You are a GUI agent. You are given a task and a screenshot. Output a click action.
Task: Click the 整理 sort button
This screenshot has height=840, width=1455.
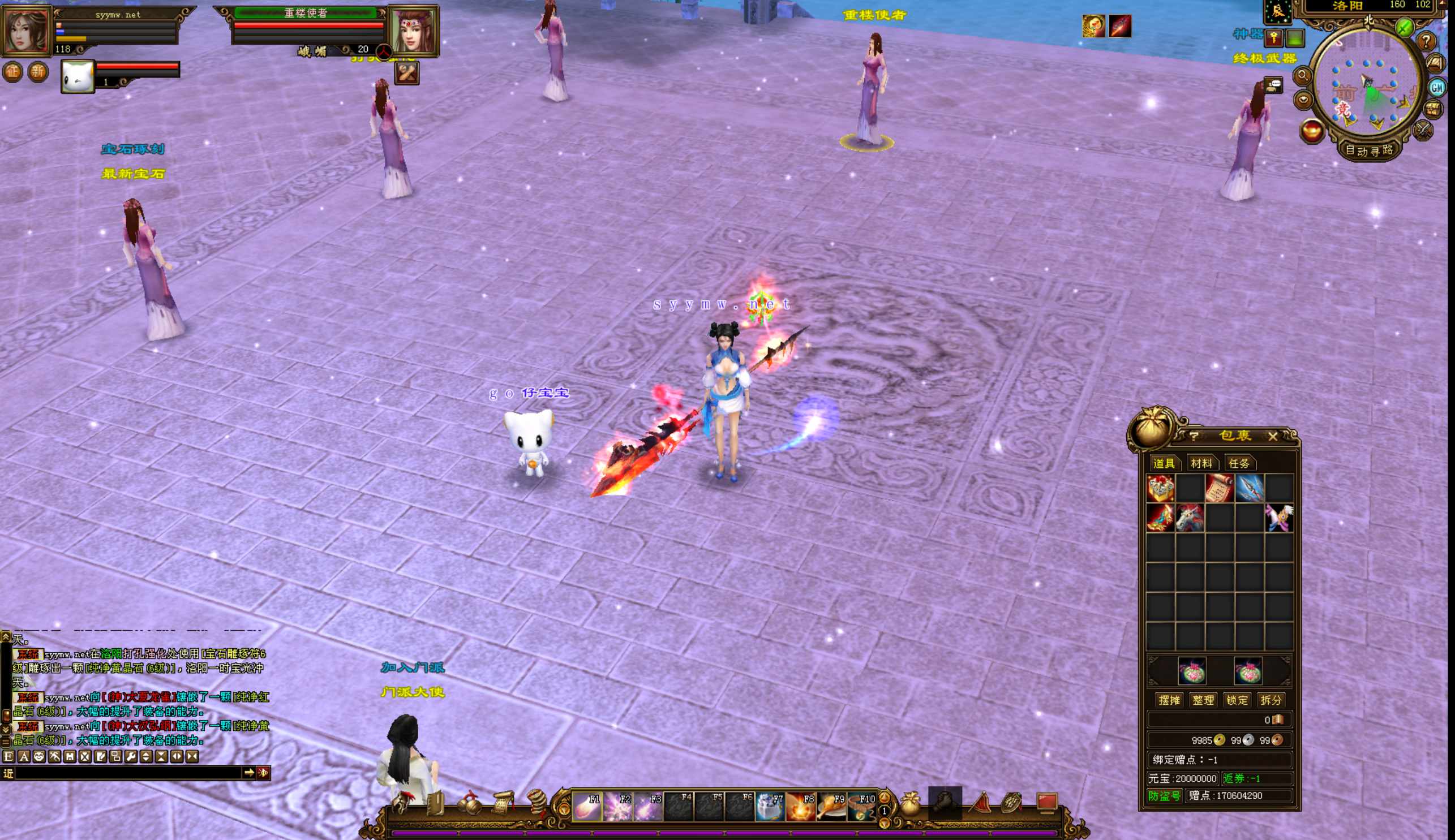tap(1203, 700)
